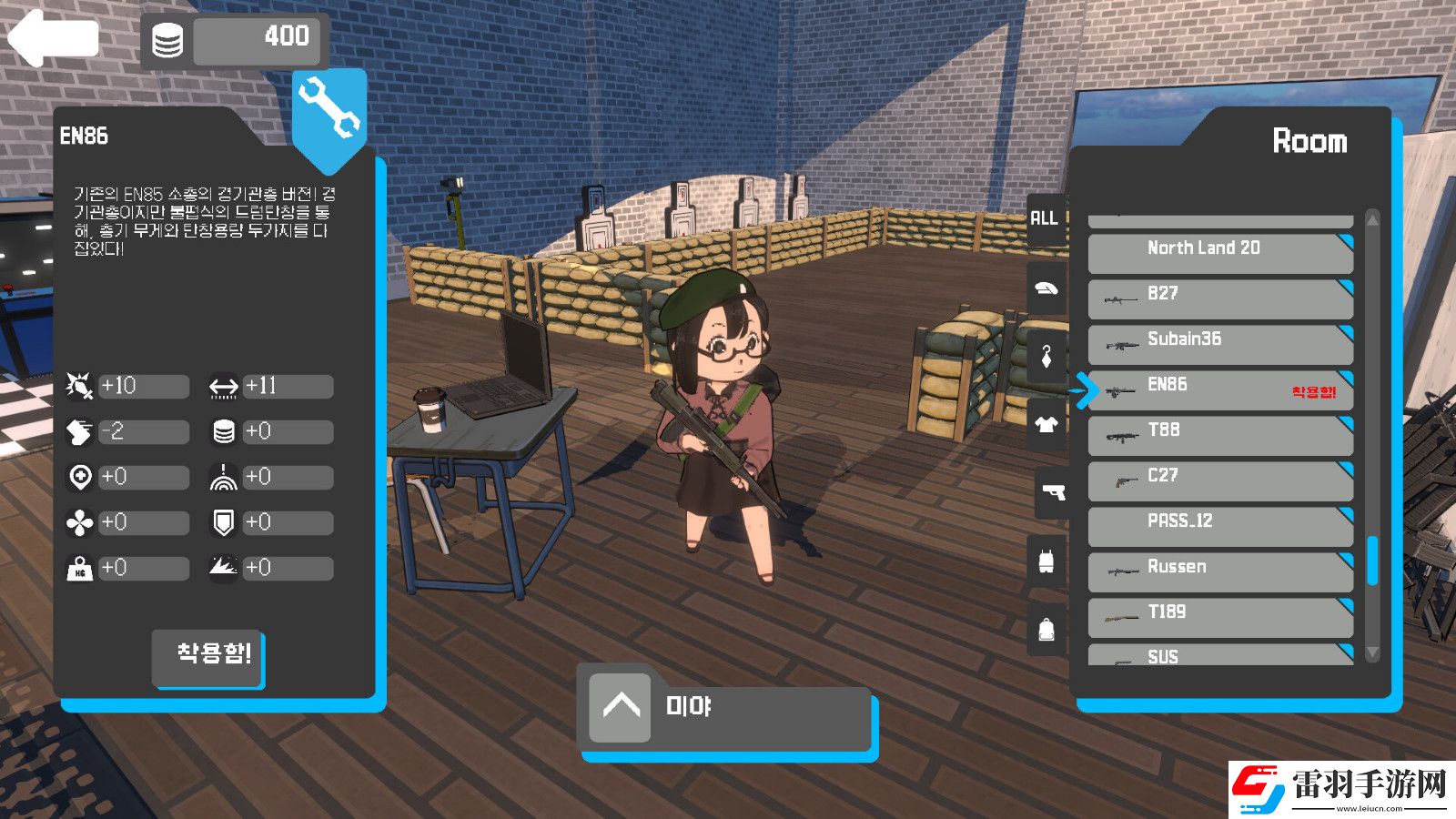This screenshot has height=819, width=1456.
Task: Open the wrench customization tab
Action: point(329,109)
